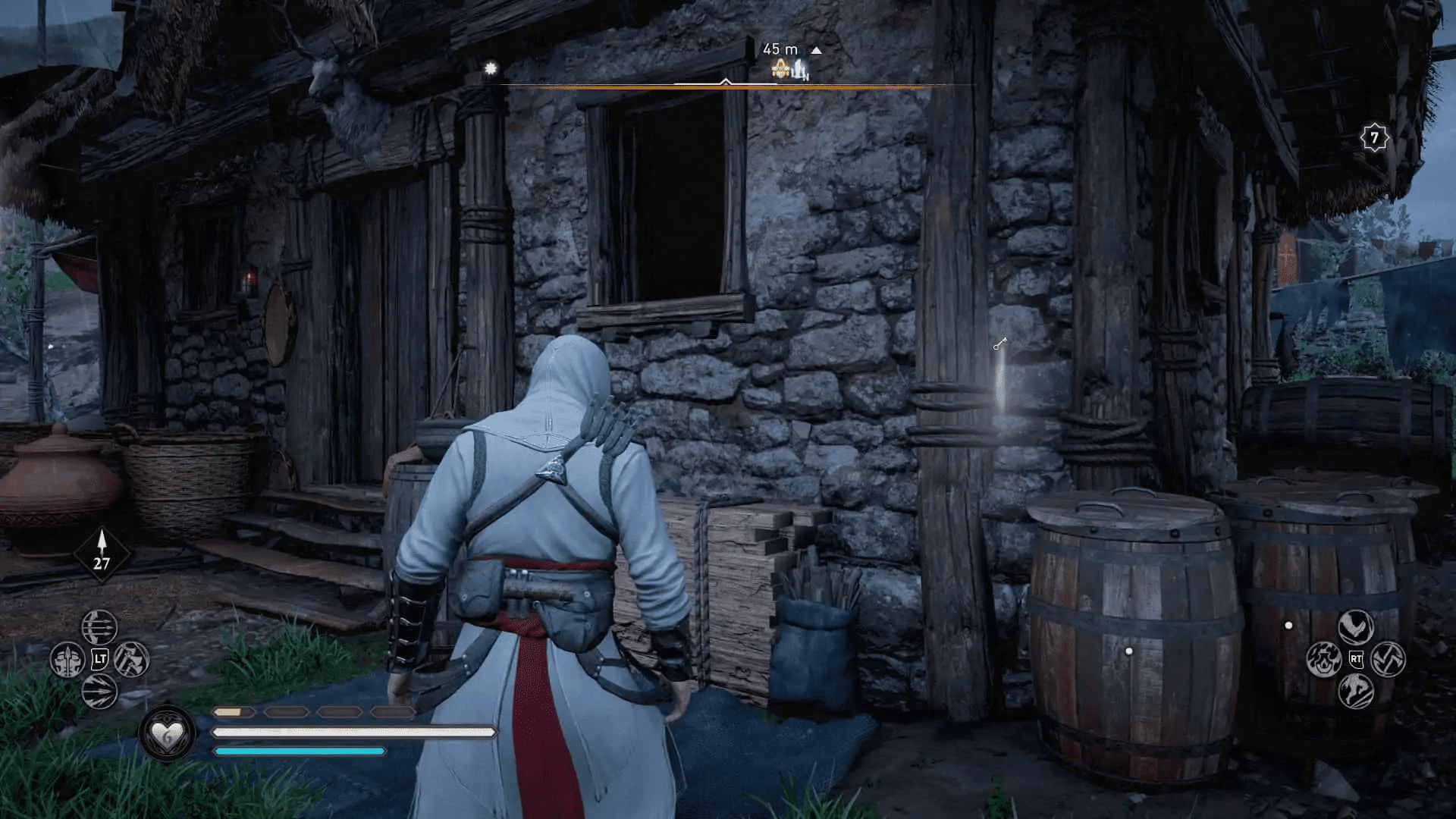Toggle the white dot marker on the left barrel
The width and height of the screenshot is (1456, 819).
coord(1128,650)
